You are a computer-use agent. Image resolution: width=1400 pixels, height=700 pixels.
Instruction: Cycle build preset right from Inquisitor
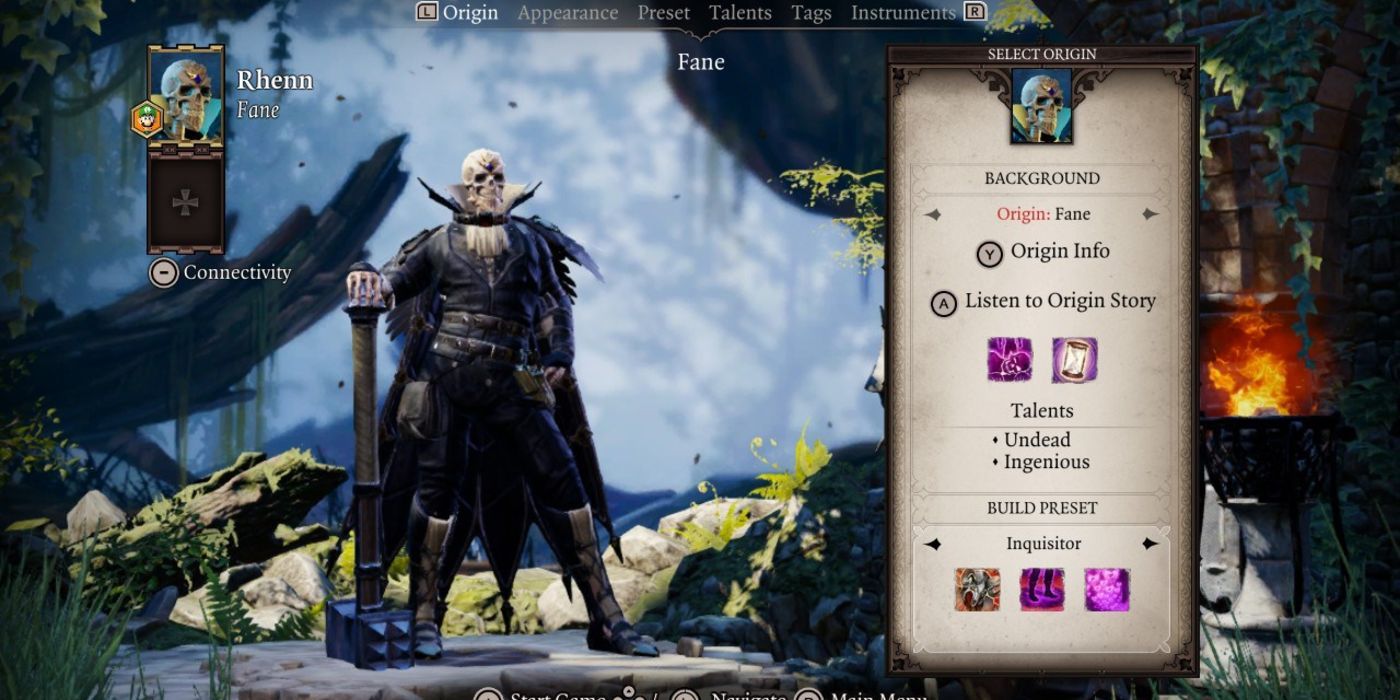(x=1150, y=544)
